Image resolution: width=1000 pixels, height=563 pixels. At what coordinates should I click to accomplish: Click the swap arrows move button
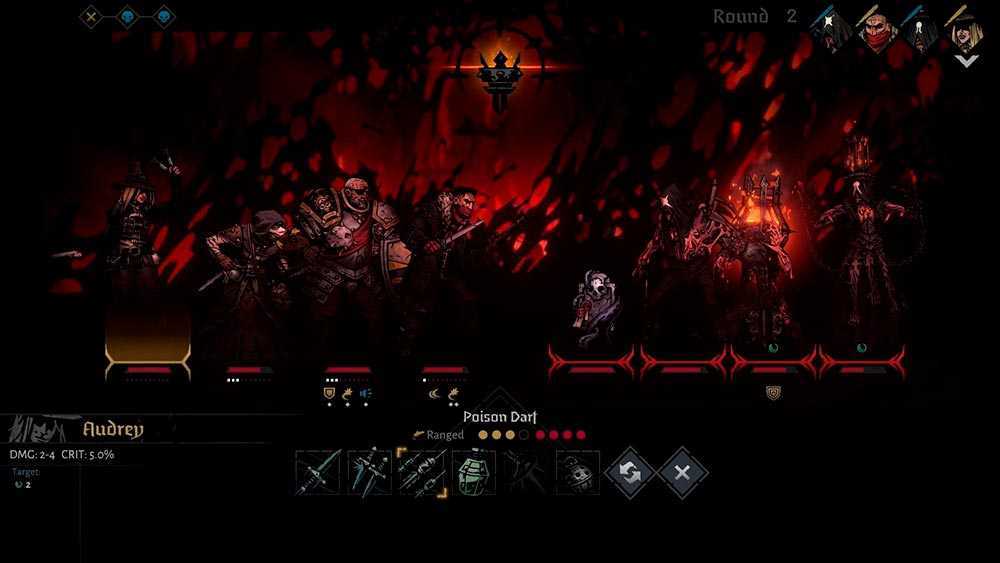tap(630, 472)
